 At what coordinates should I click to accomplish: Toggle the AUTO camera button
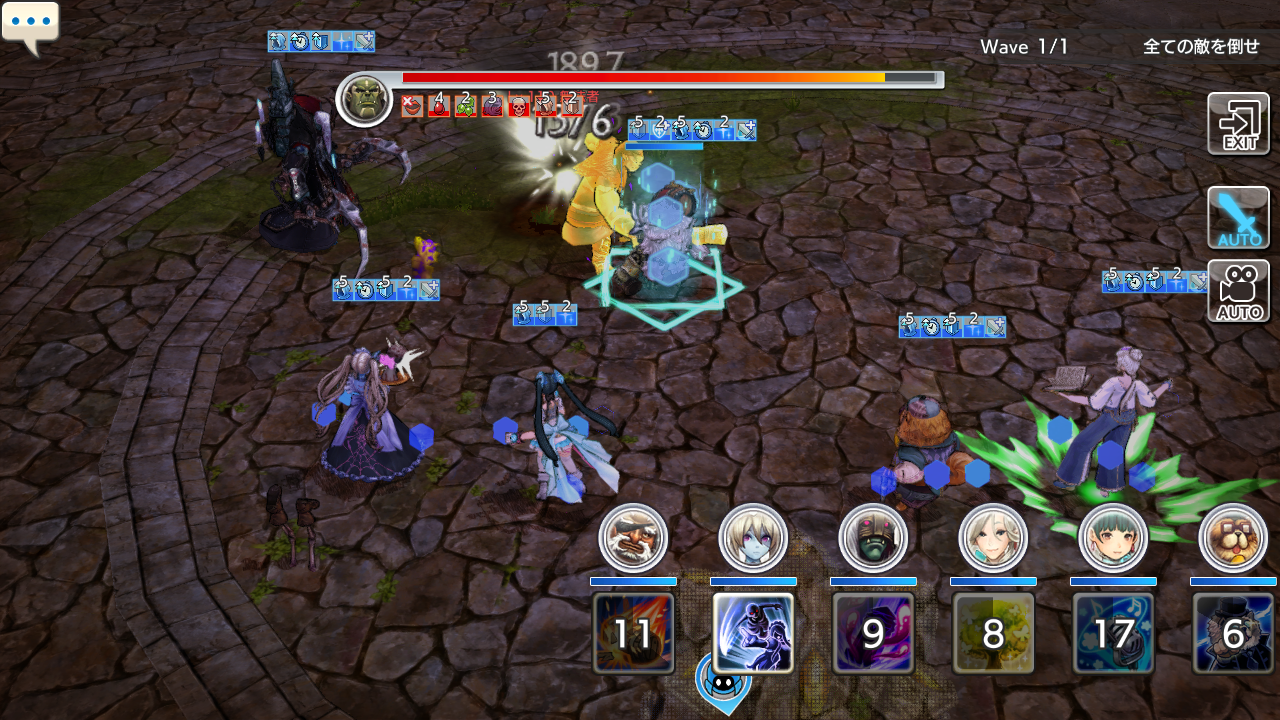[1238, 291]
